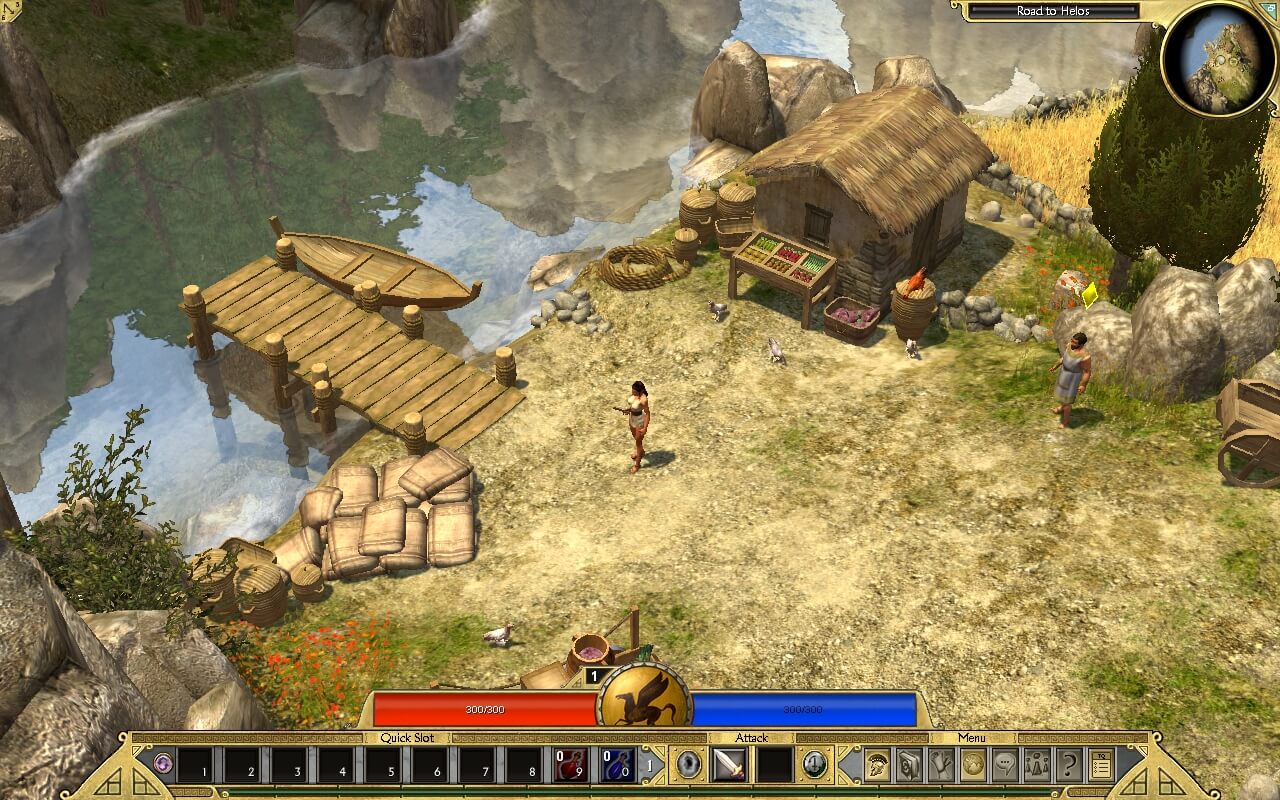Click the sword attack skill icon
Screen dimensions: 1280x800
coord(728,765)
